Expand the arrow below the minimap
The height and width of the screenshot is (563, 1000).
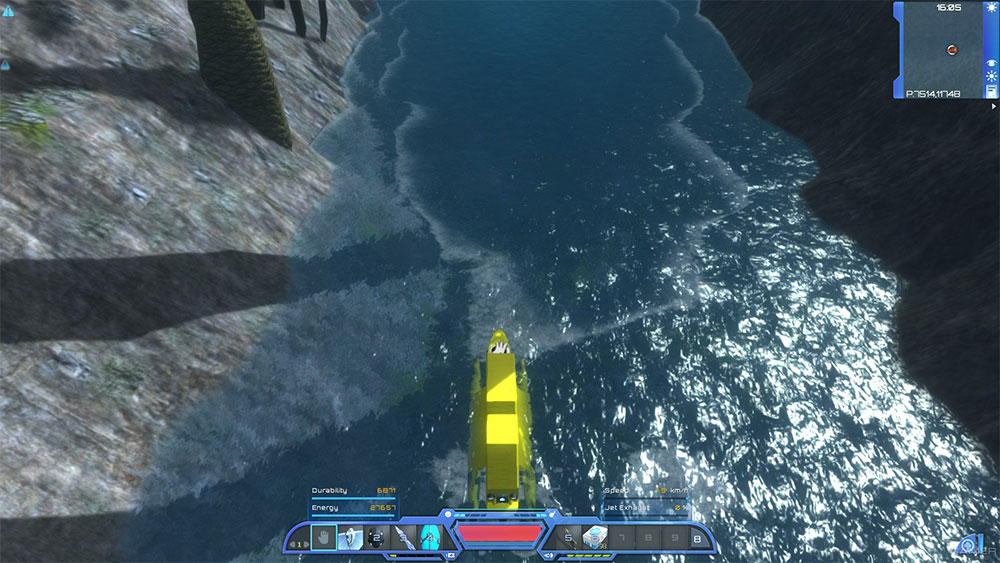tap(993, 105)
